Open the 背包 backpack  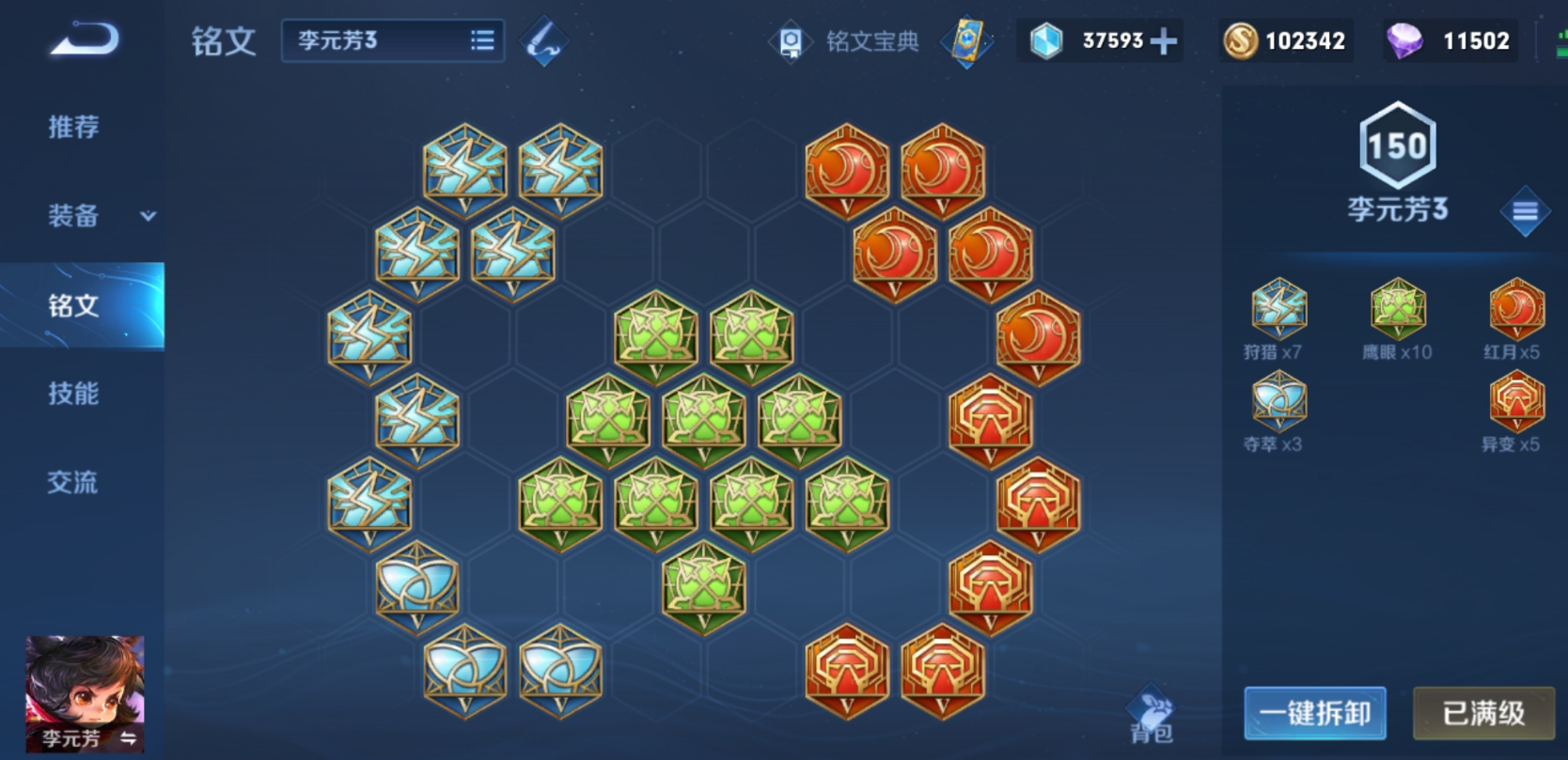point(1152,718)
